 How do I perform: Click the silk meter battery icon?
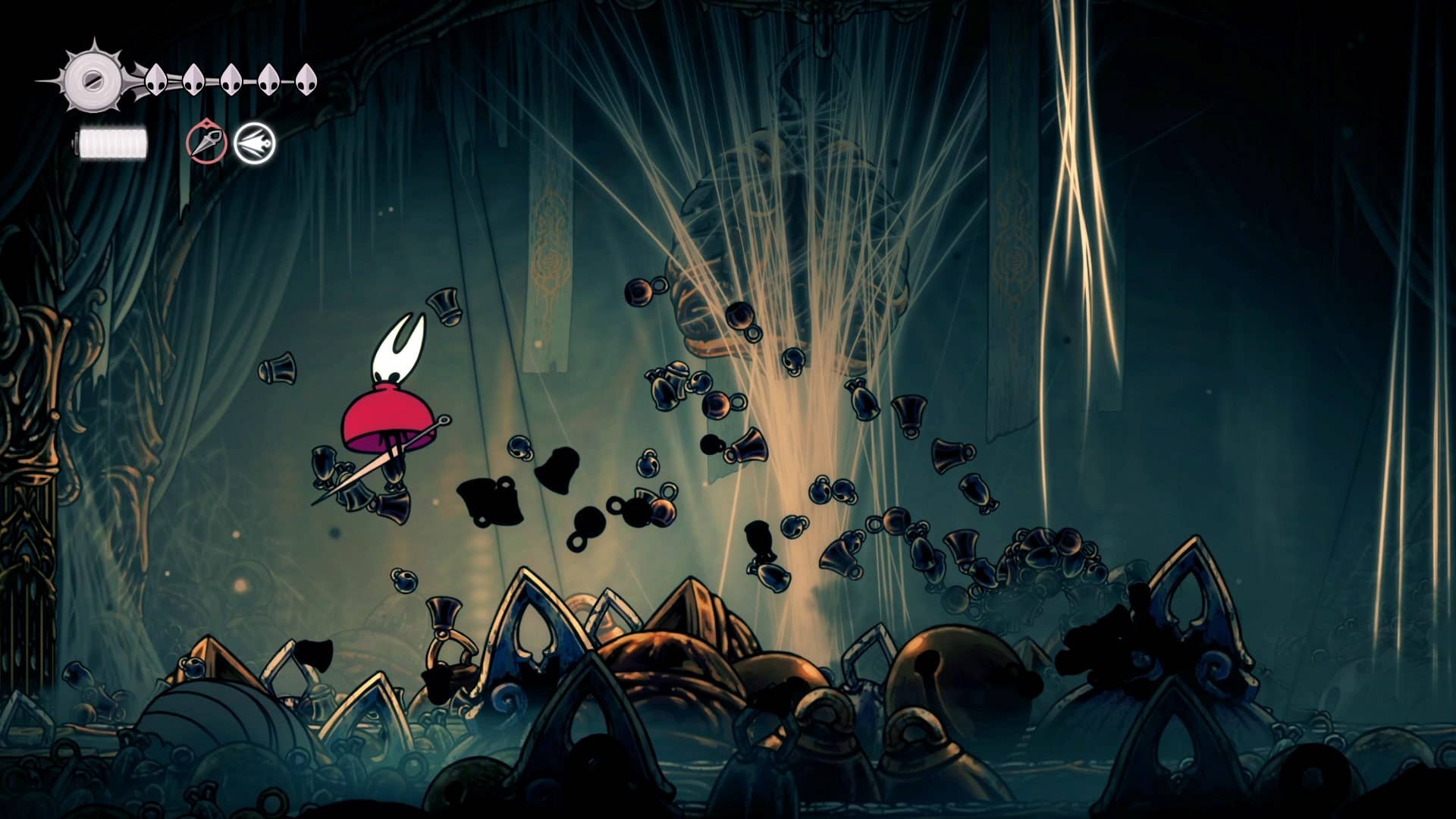112,140
